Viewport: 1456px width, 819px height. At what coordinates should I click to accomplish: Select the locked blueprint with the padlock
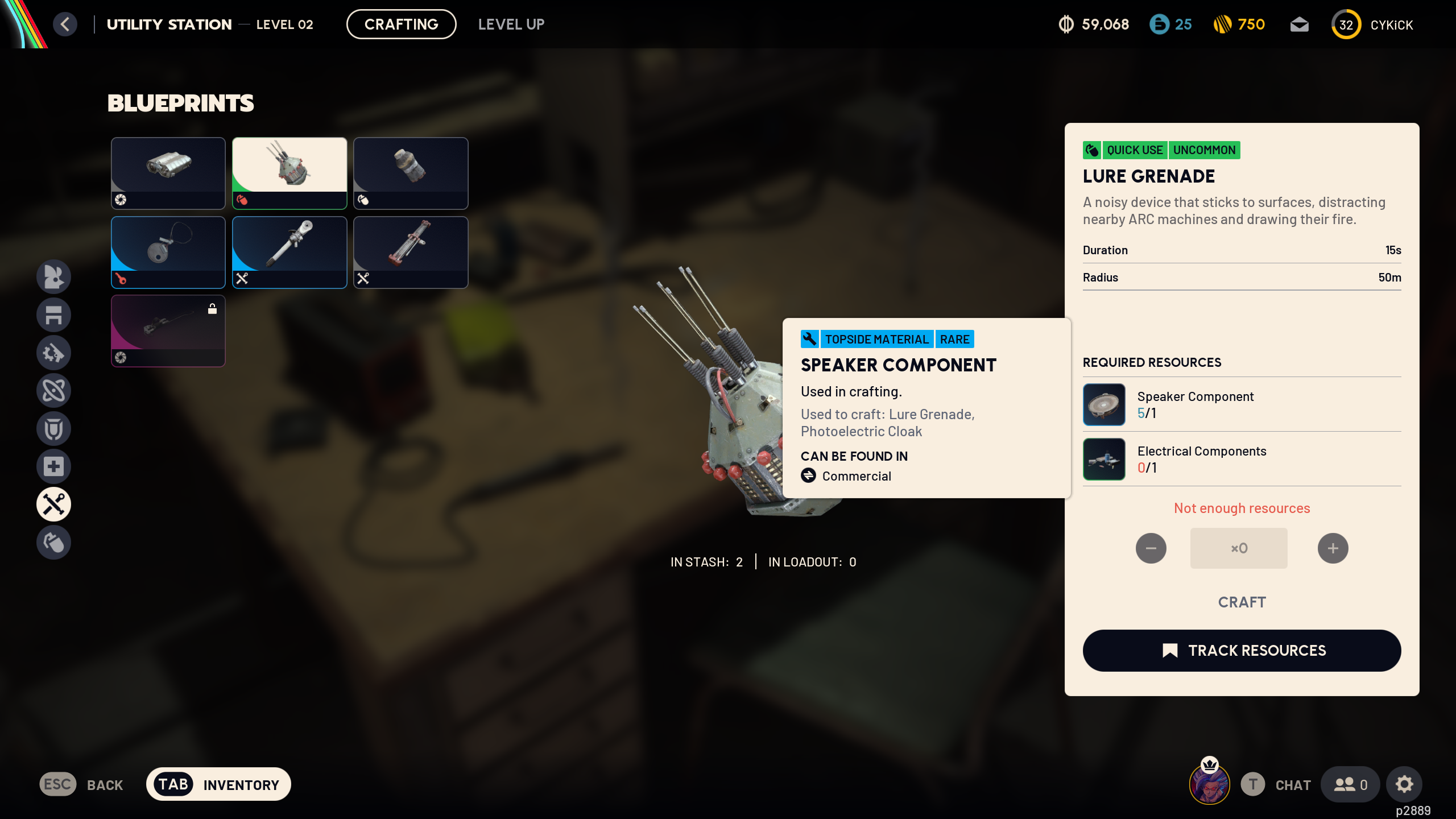(x=168, y=330)
